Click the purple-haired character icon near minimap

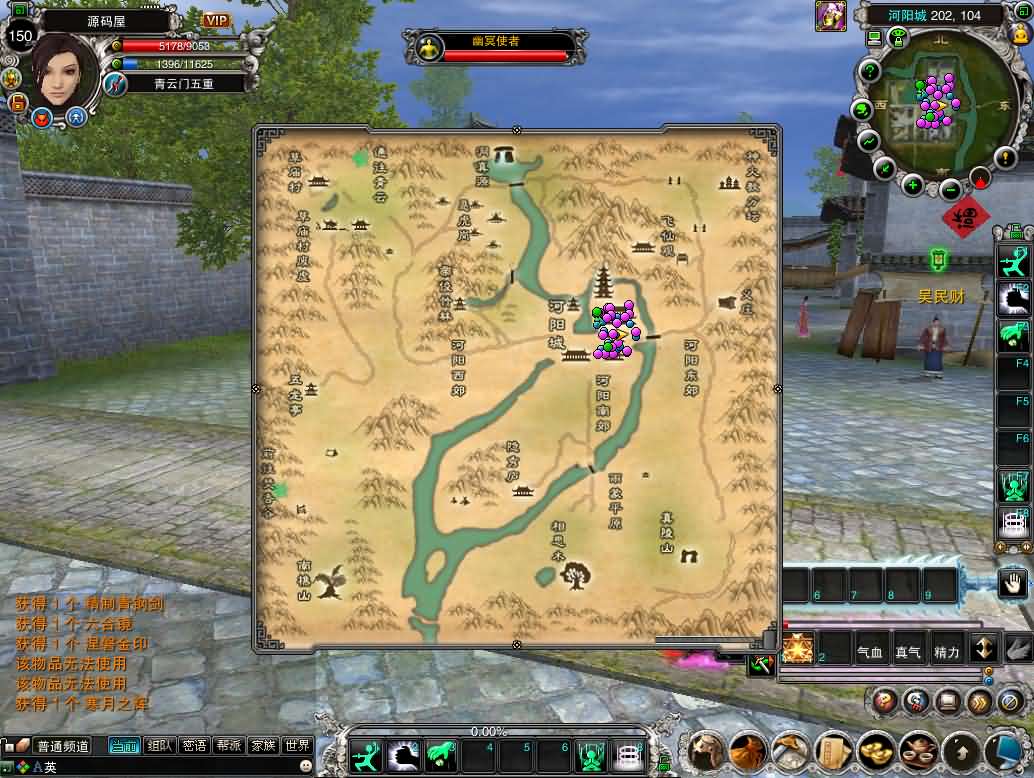[830, 15]
